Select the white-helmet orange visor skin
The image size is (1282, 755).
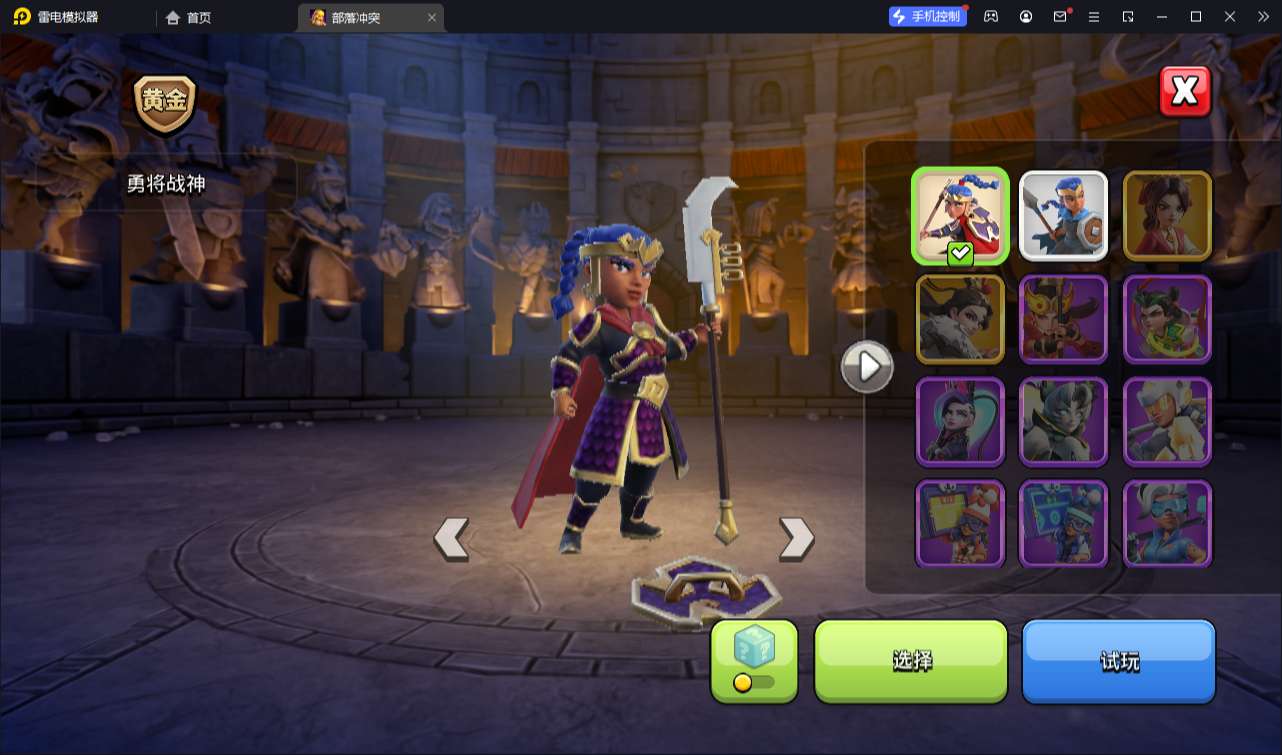pos(1167,422)
